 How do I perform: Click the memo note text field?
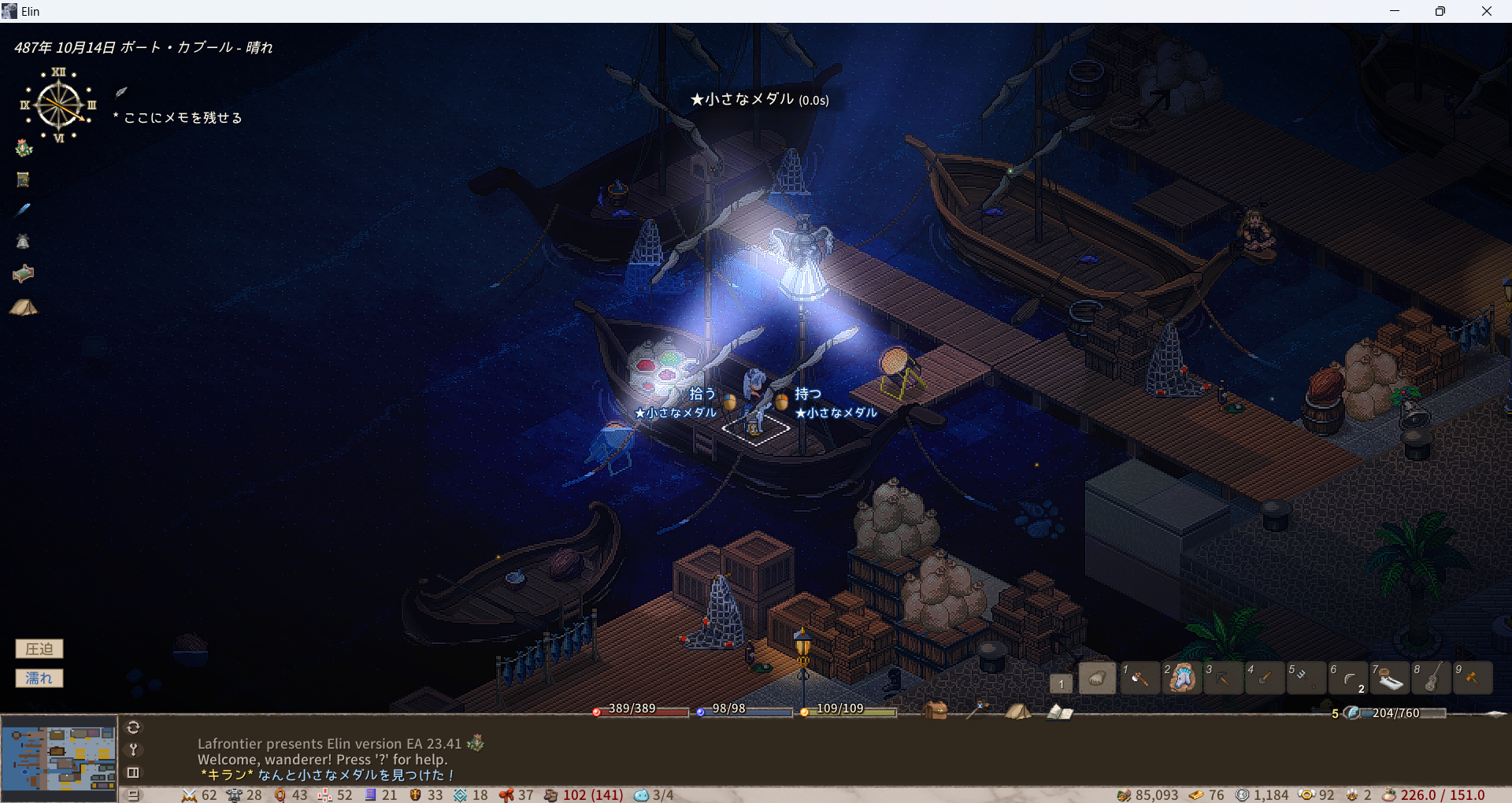pos(183,118)
